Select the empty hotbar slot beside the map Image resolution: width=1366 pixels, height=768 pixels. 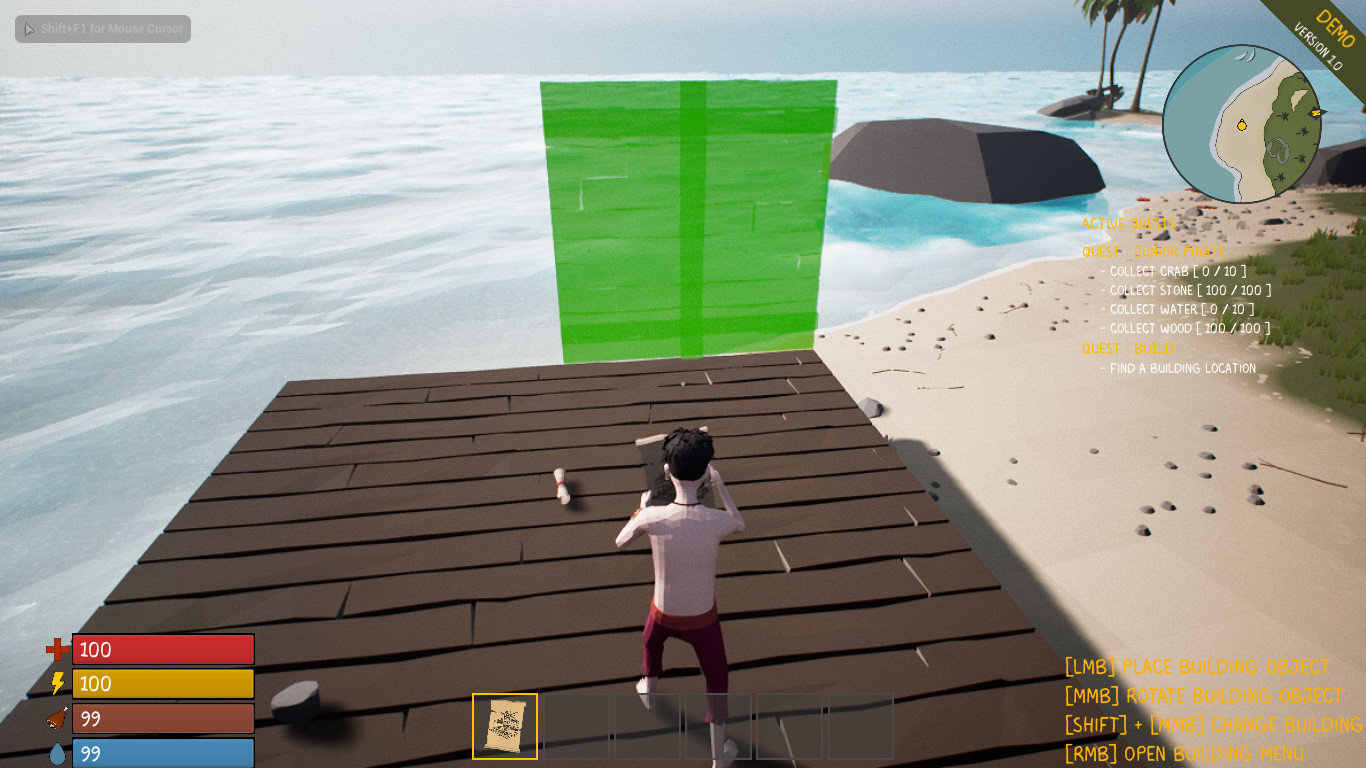point(575,727)
